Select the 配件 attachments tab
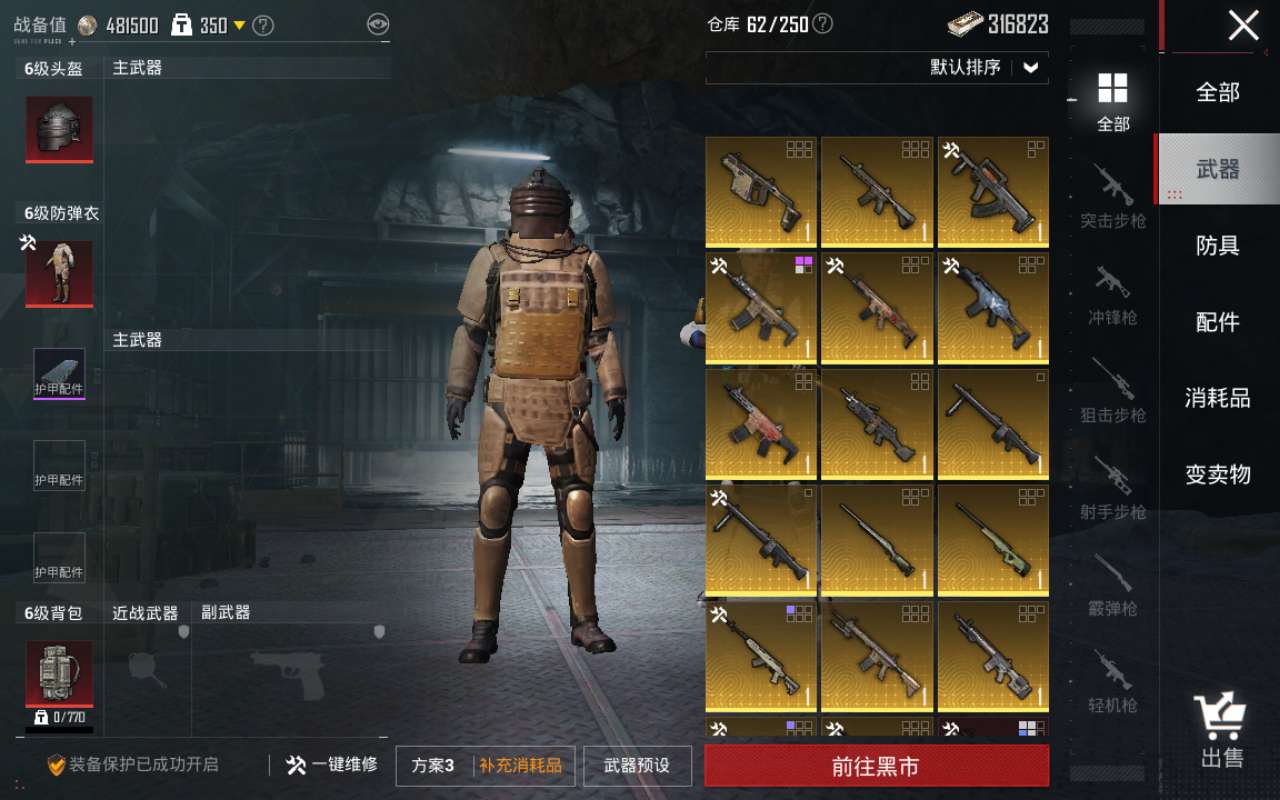The height and width of the screenshot is (800, 1280). point(1217,322)
